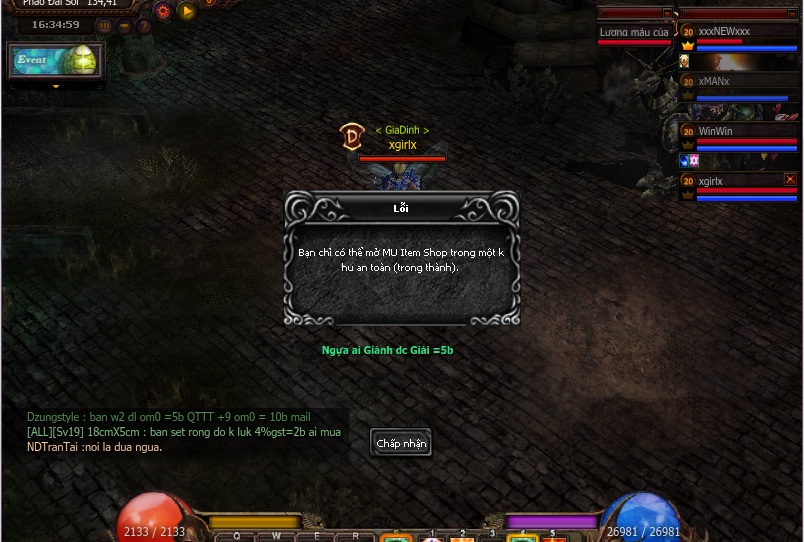Collapse the Lương máu của health panel
Viewport: 804px width, 542px height.
tap(667, 14)
